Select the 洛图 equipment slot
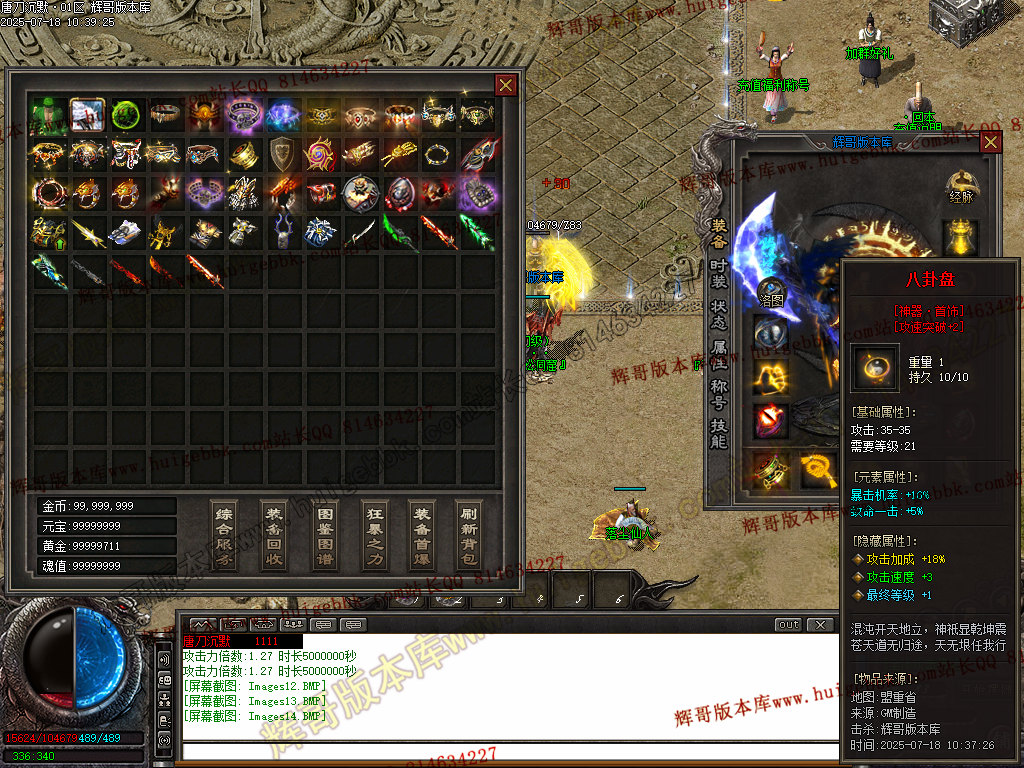Image resolution: width=1024 pixels, height=768 pixels. [770, 292]
